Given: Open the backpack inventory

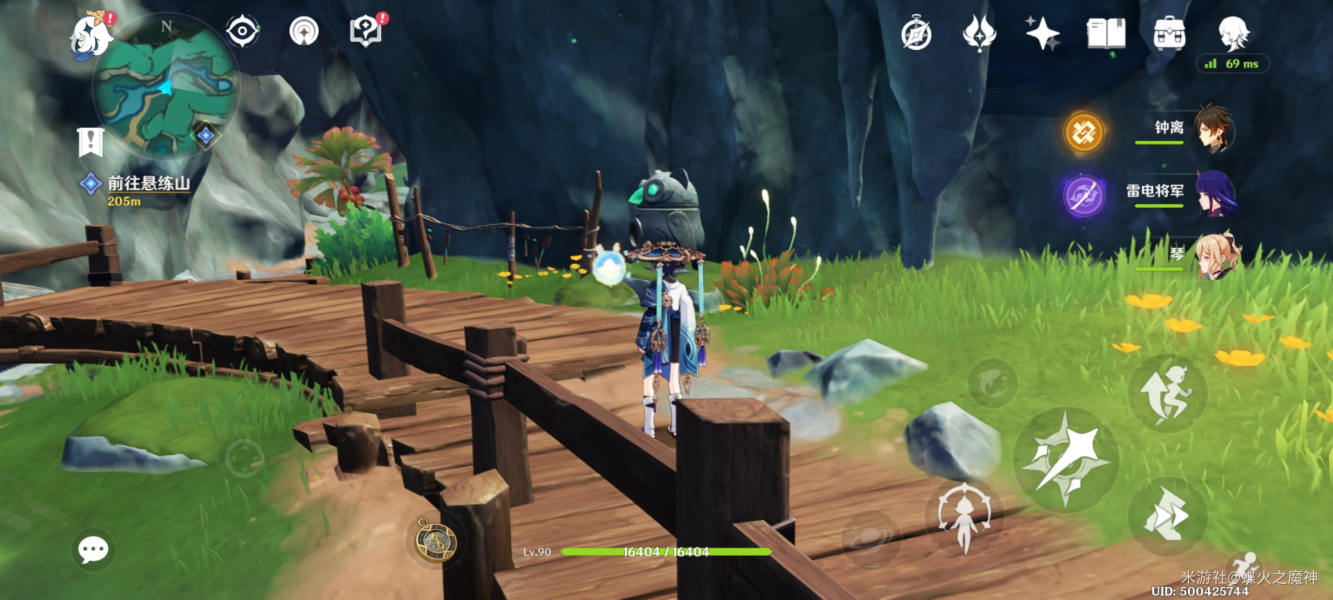Looking at the screenshot, I should 1168,34.
